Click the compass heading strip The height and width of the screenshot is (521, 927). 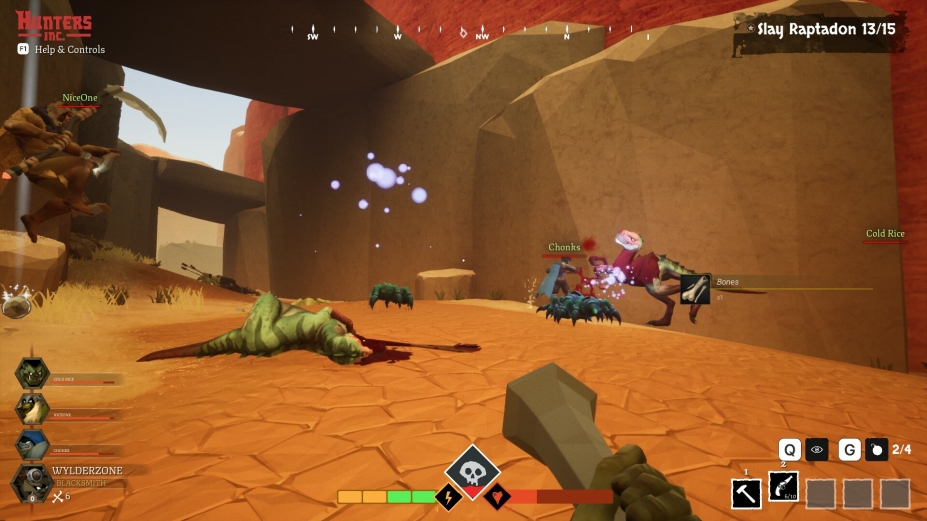pyautogui.click(x=440, y=34)
